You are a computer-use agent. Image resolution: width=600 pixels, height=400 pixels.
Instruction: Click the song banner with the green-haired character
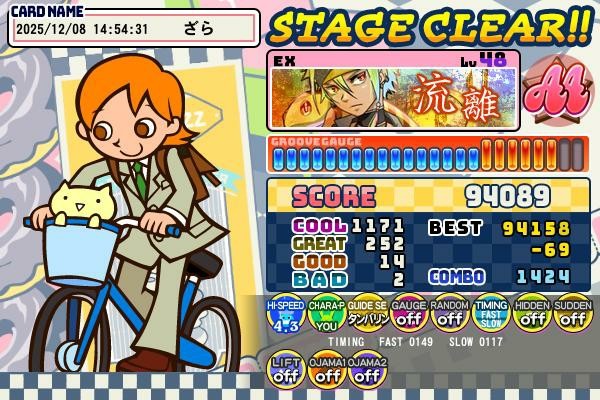point(394,89)
